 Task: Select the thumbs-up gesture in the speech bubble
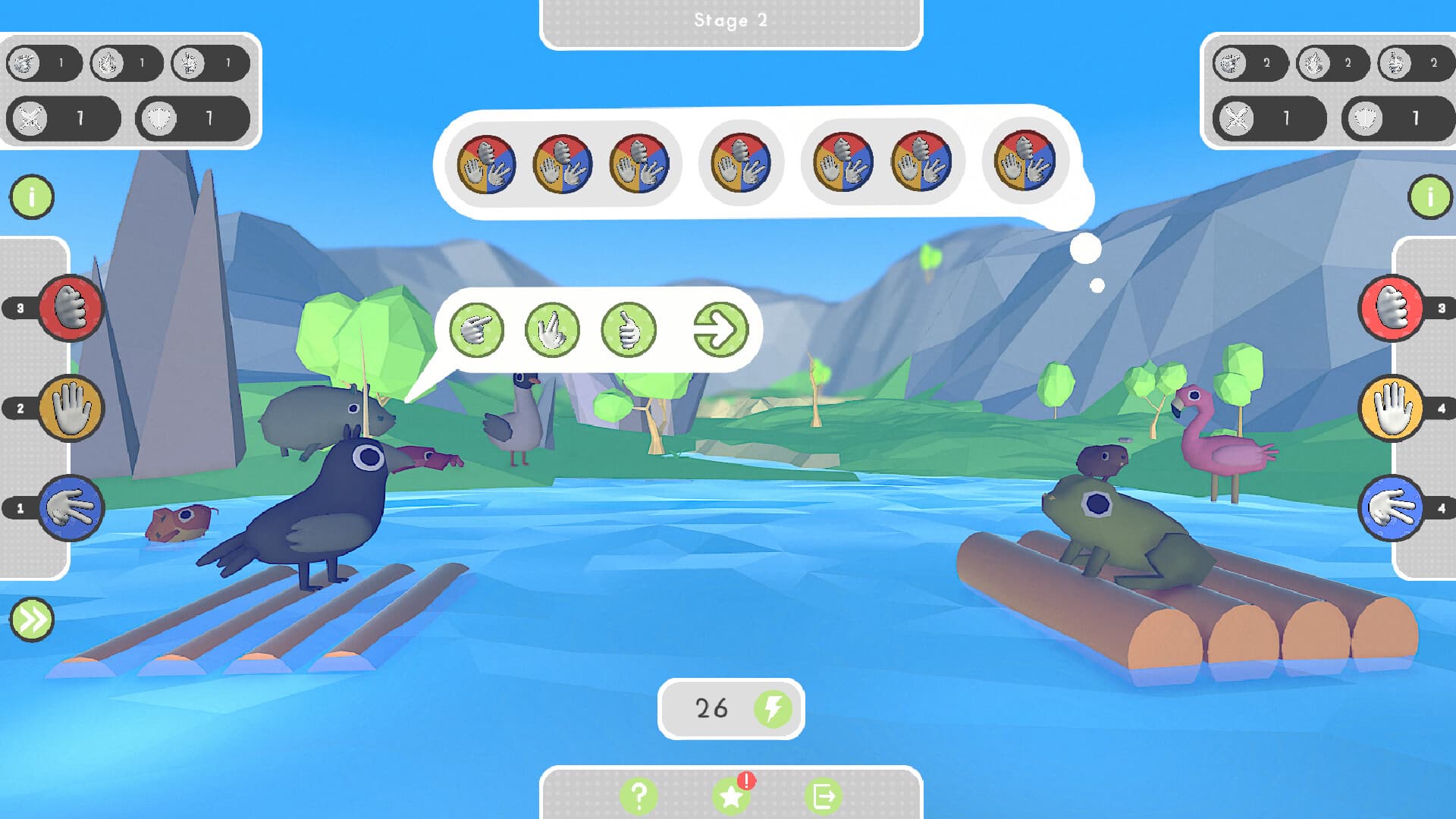629,329
